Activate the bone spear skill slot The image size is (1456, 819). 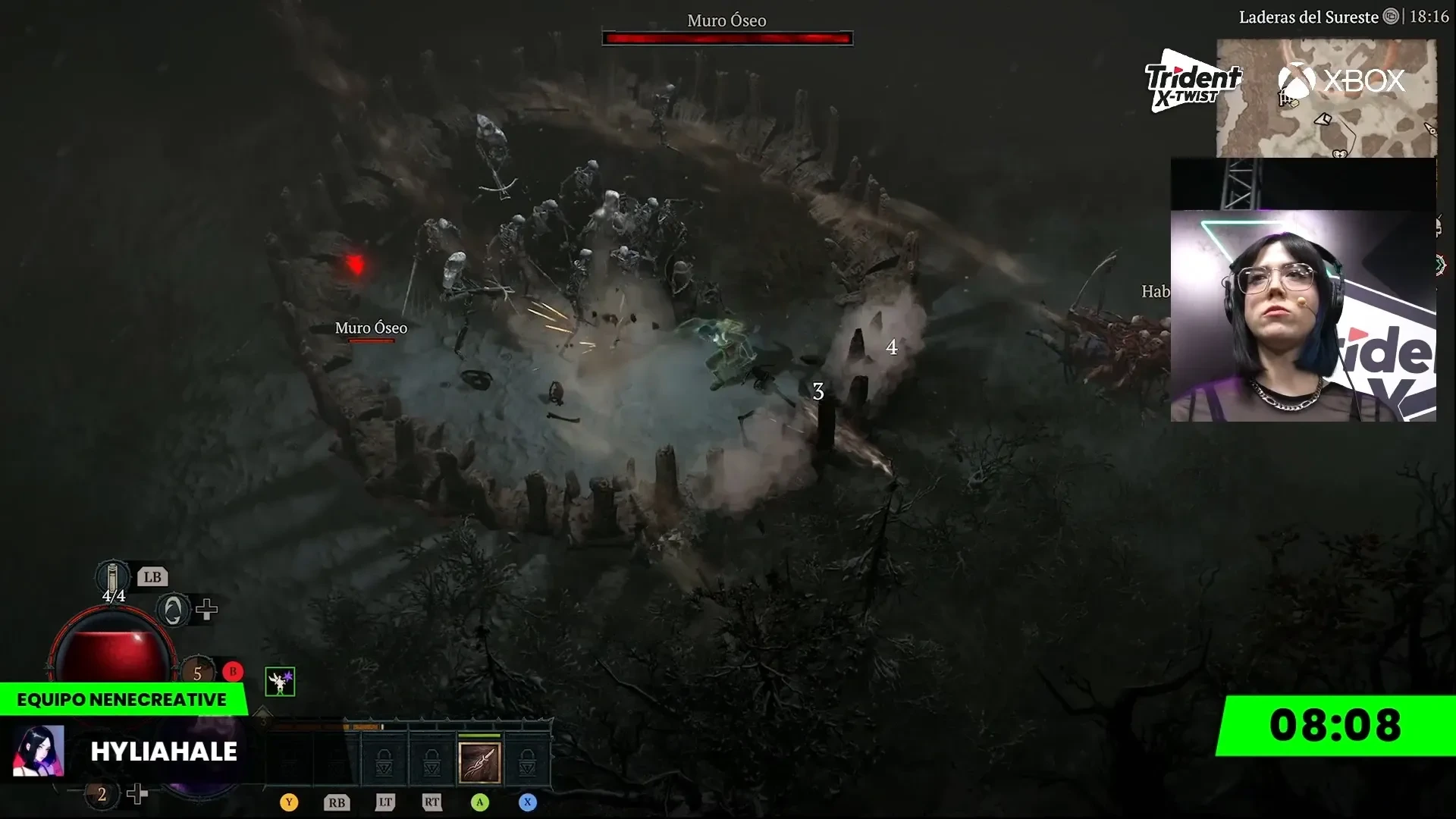pyautogui.click(x=479, y=762)
